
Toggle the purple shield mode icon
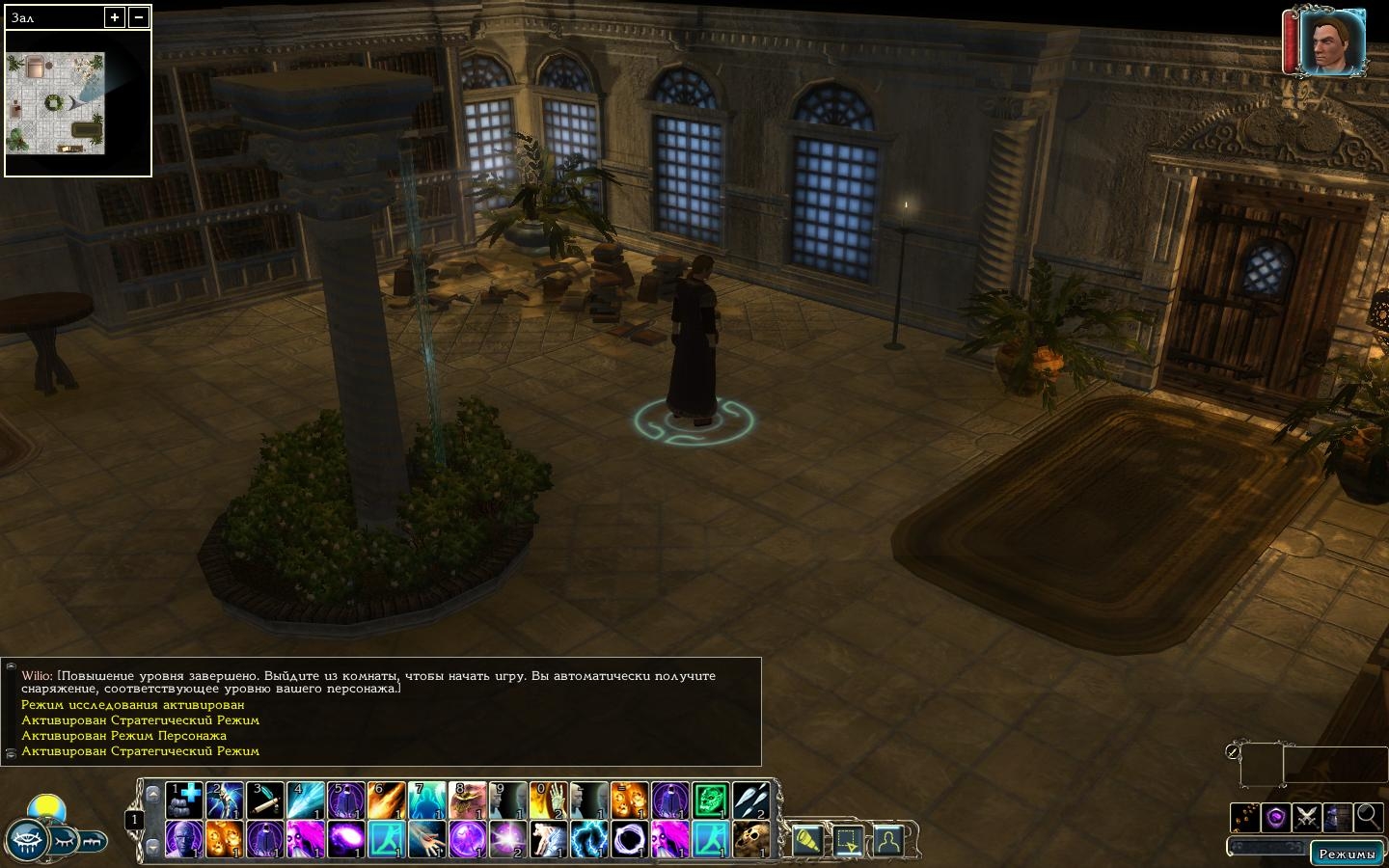click(1276, 817)
